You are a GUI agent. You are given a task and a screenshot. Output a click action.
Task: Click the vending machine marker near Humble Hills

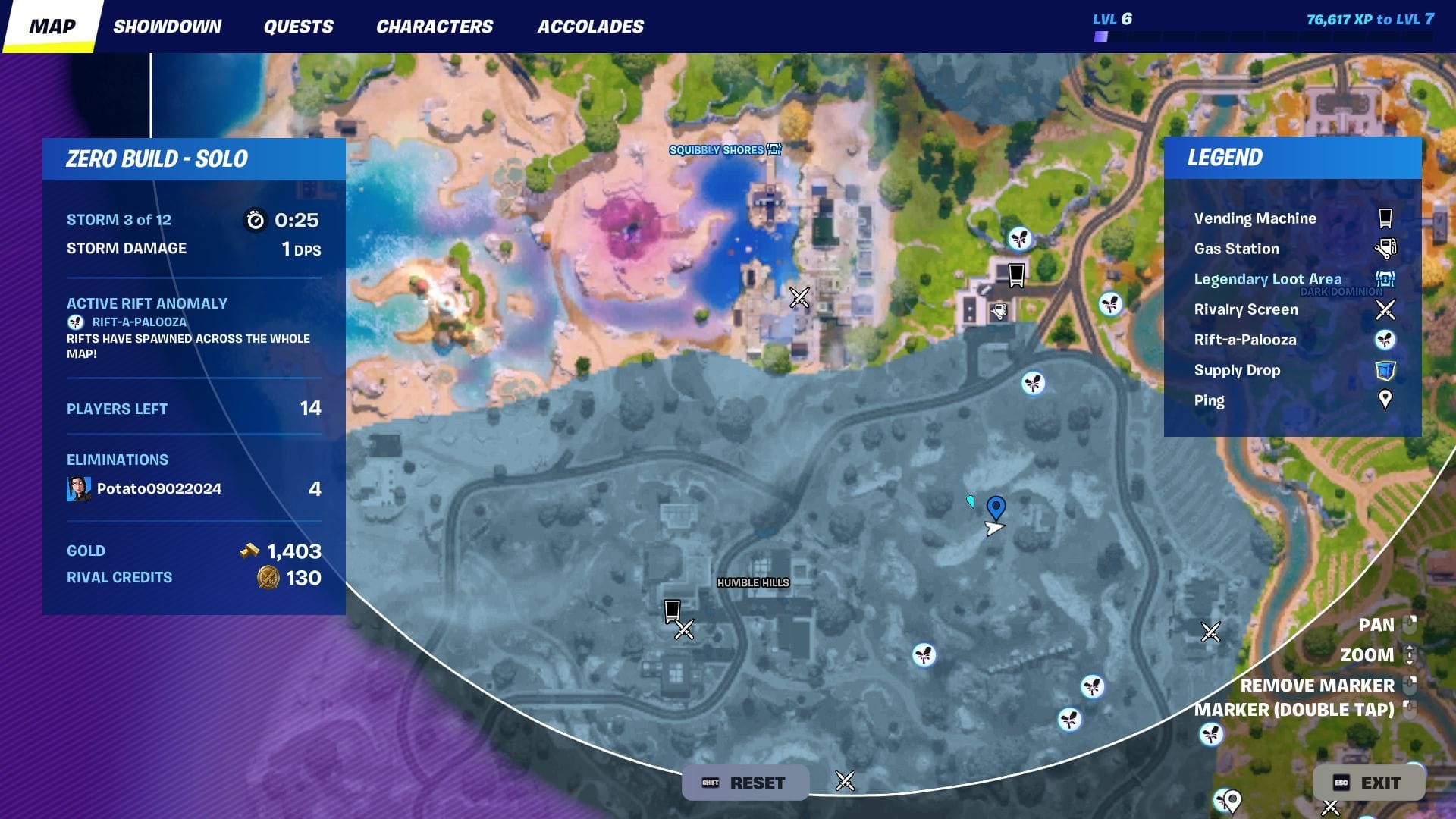(671, 610)
